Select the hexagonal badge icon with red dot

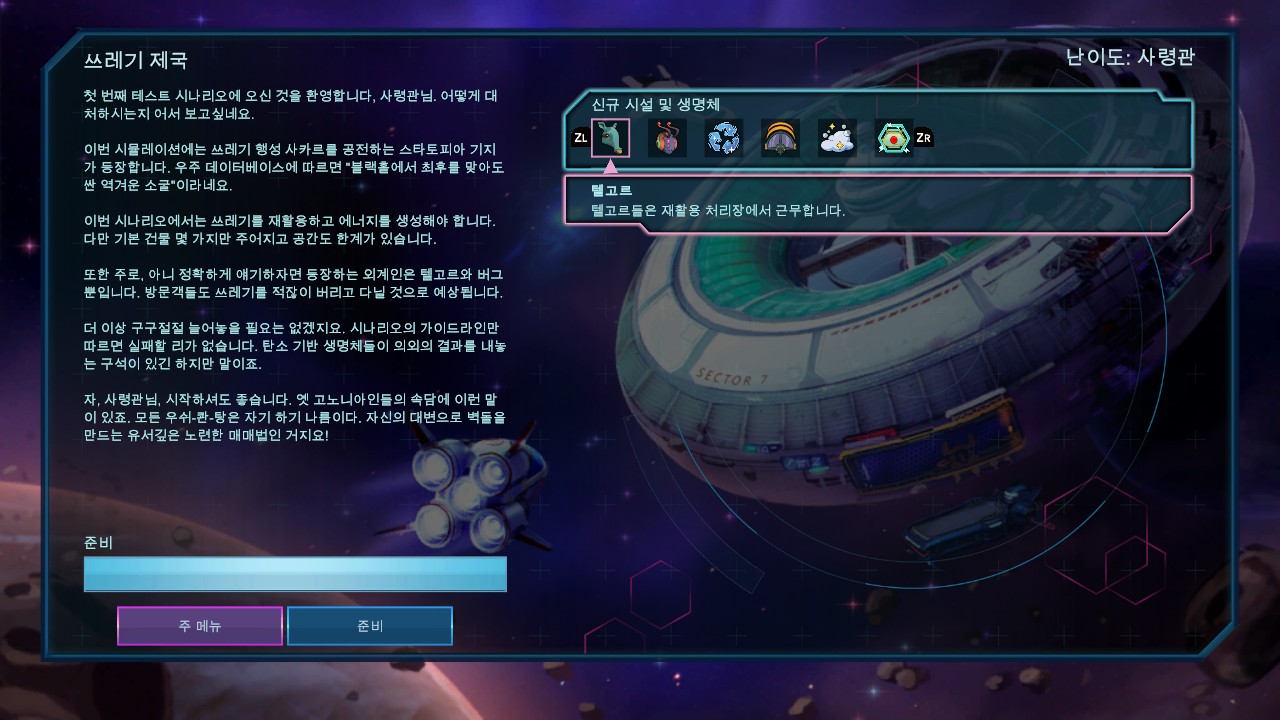[893, 138]
